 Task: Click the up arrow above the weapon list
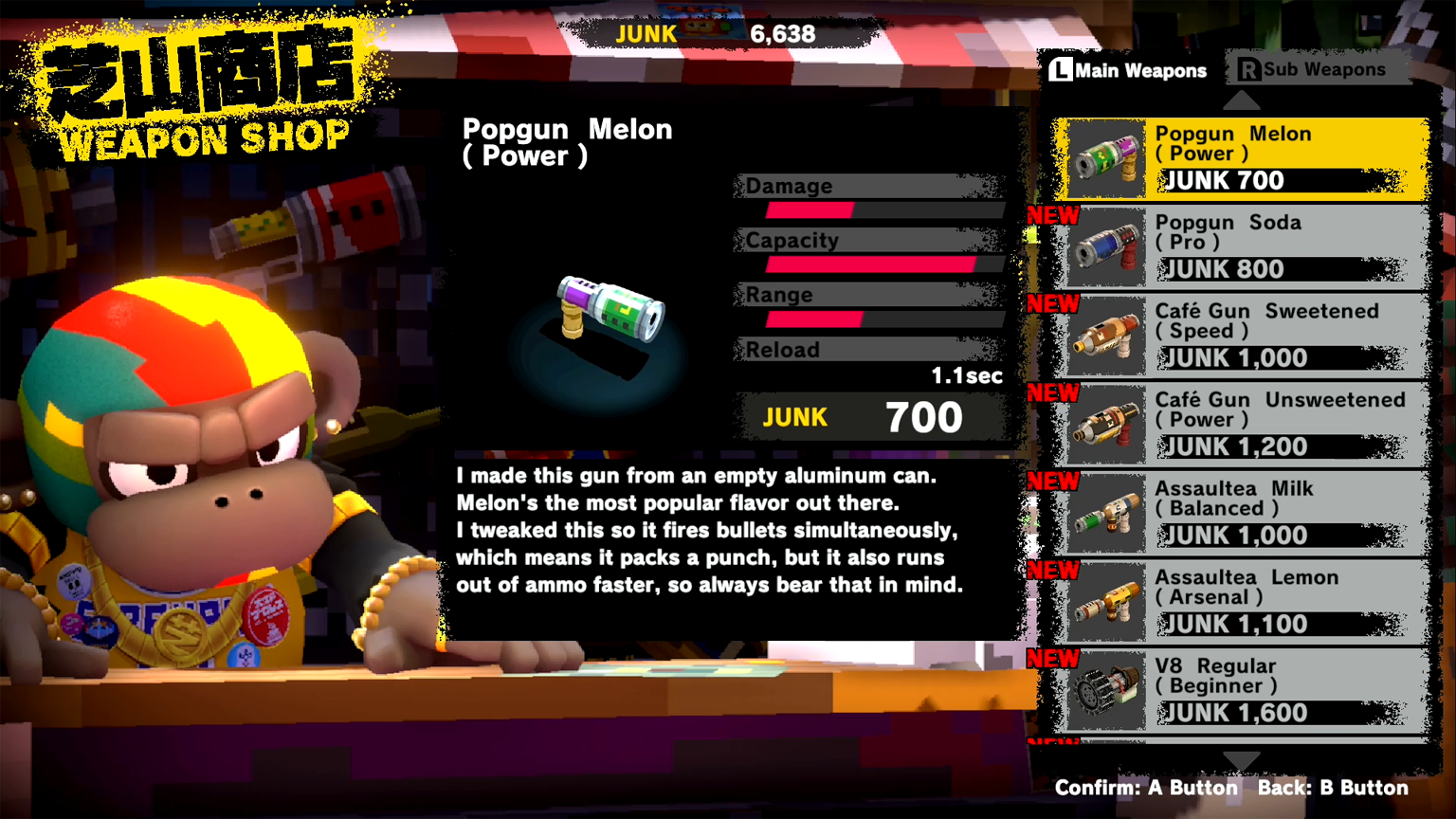point(1242,100)
